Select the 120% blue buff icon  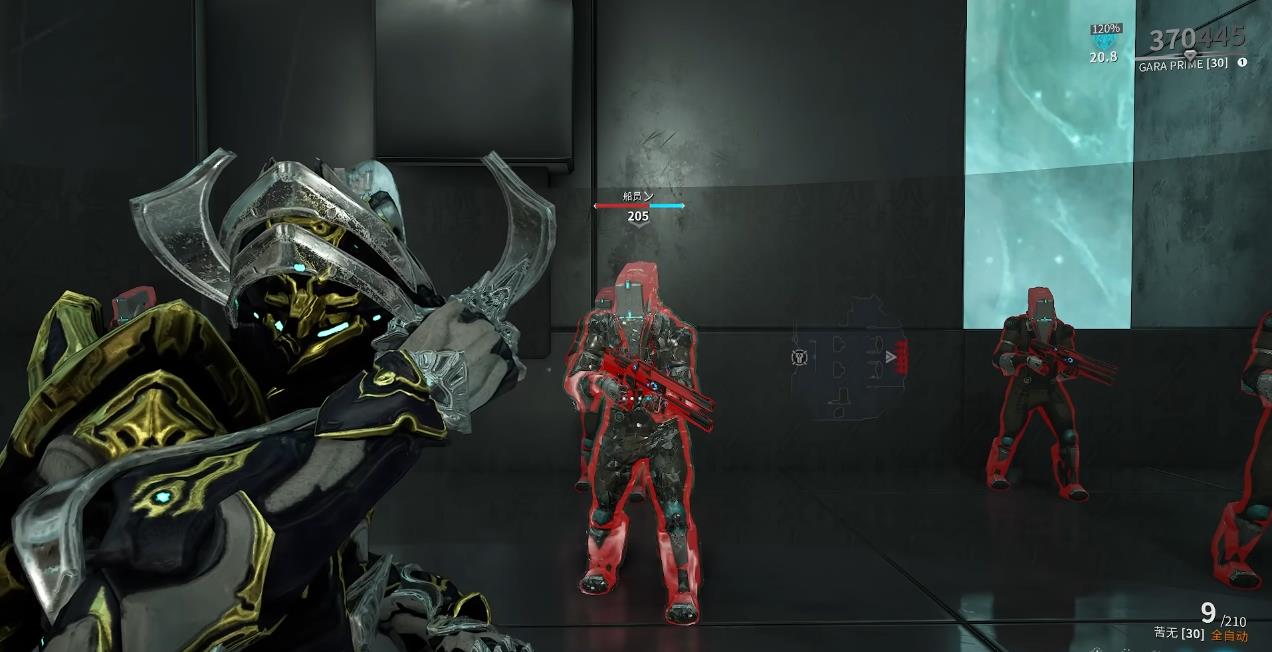[x=1105, y=43]
